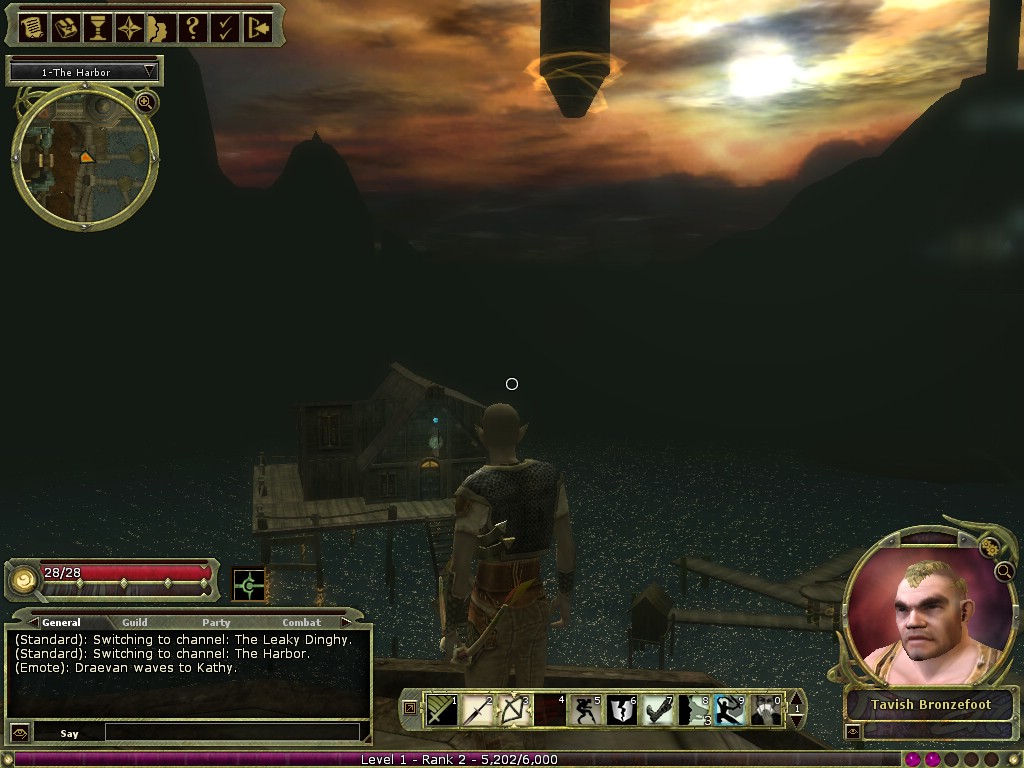Use the boot ability in hotbar slot 7
Screen dimensions: 1024x768
[656, 710]
